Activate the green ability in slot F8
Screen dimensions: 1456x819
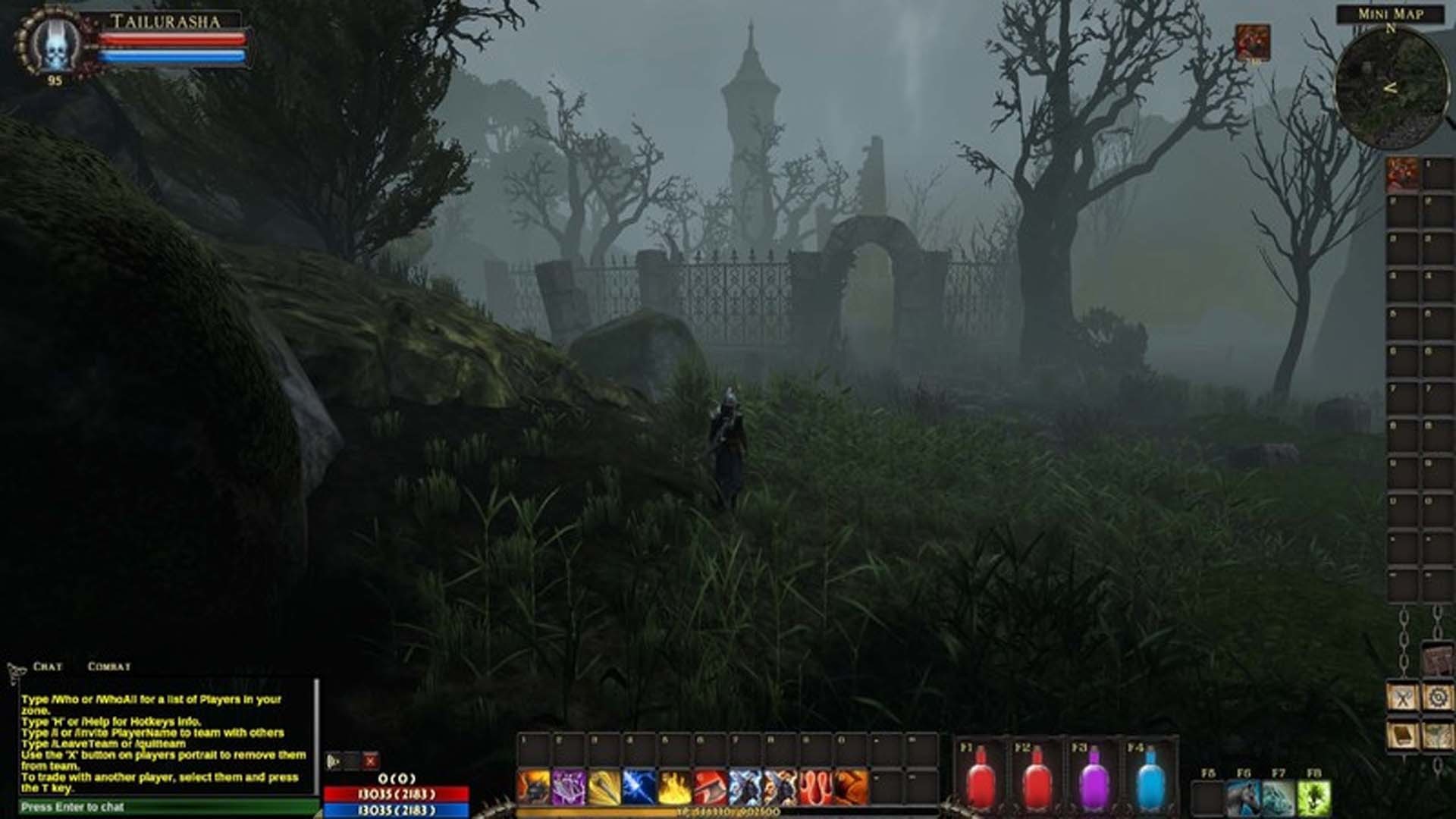(1314, 797)
